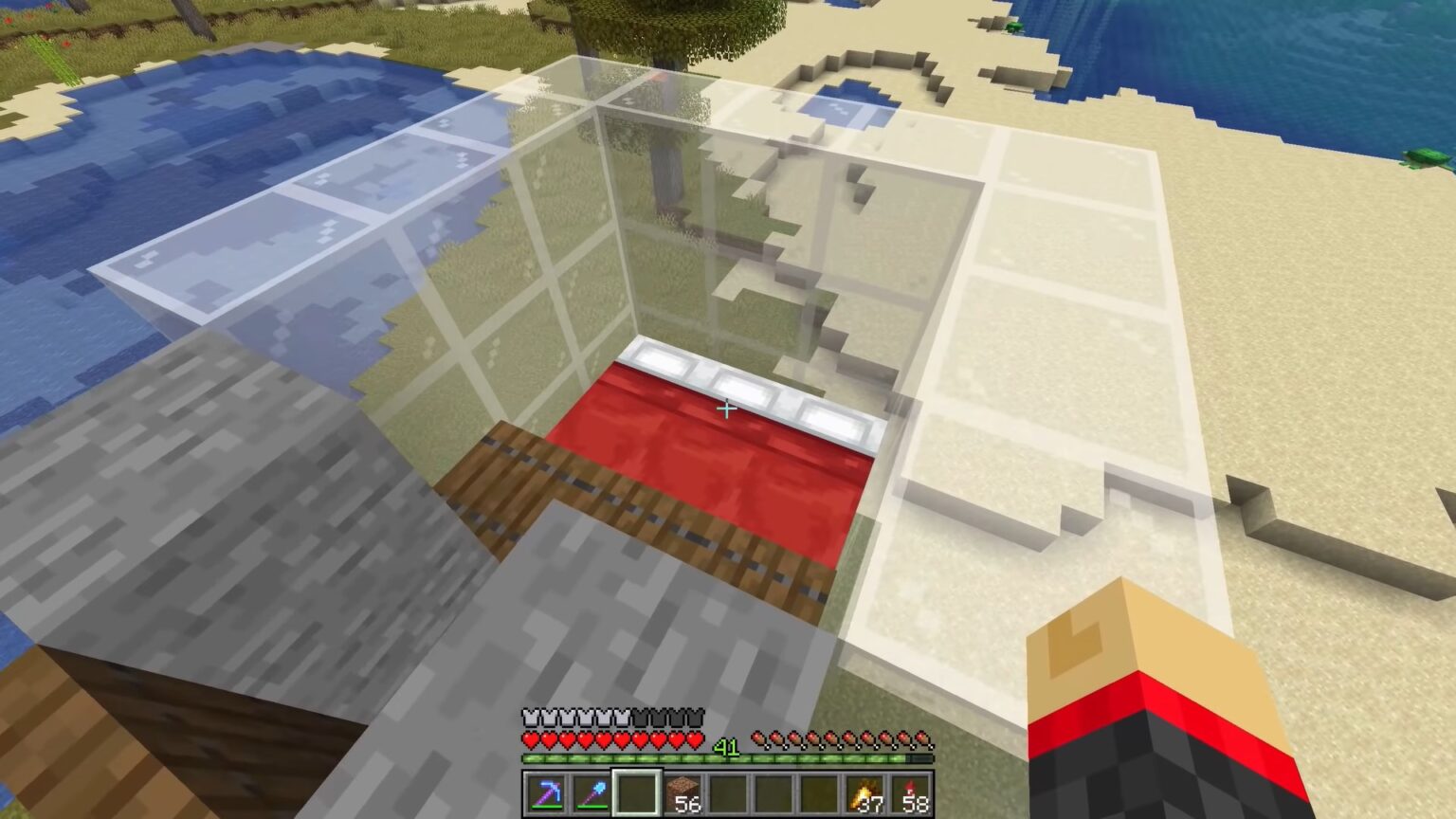Select the stack of 58 redstone torches
Screen dimensions: 1456x819
[x=912, y=792]
